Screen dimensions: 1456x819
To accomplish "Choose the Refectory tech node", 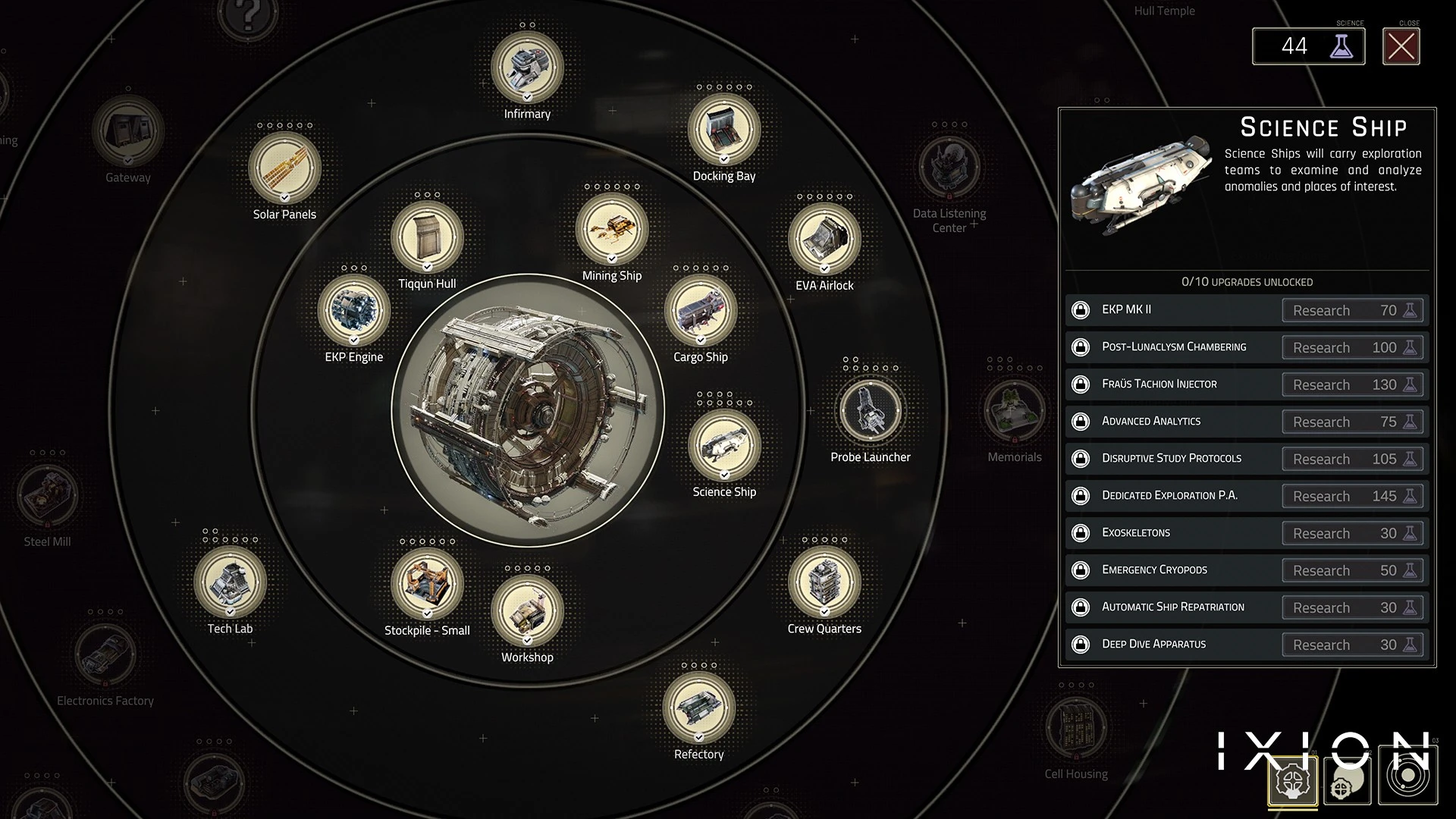I will (698, 708).
